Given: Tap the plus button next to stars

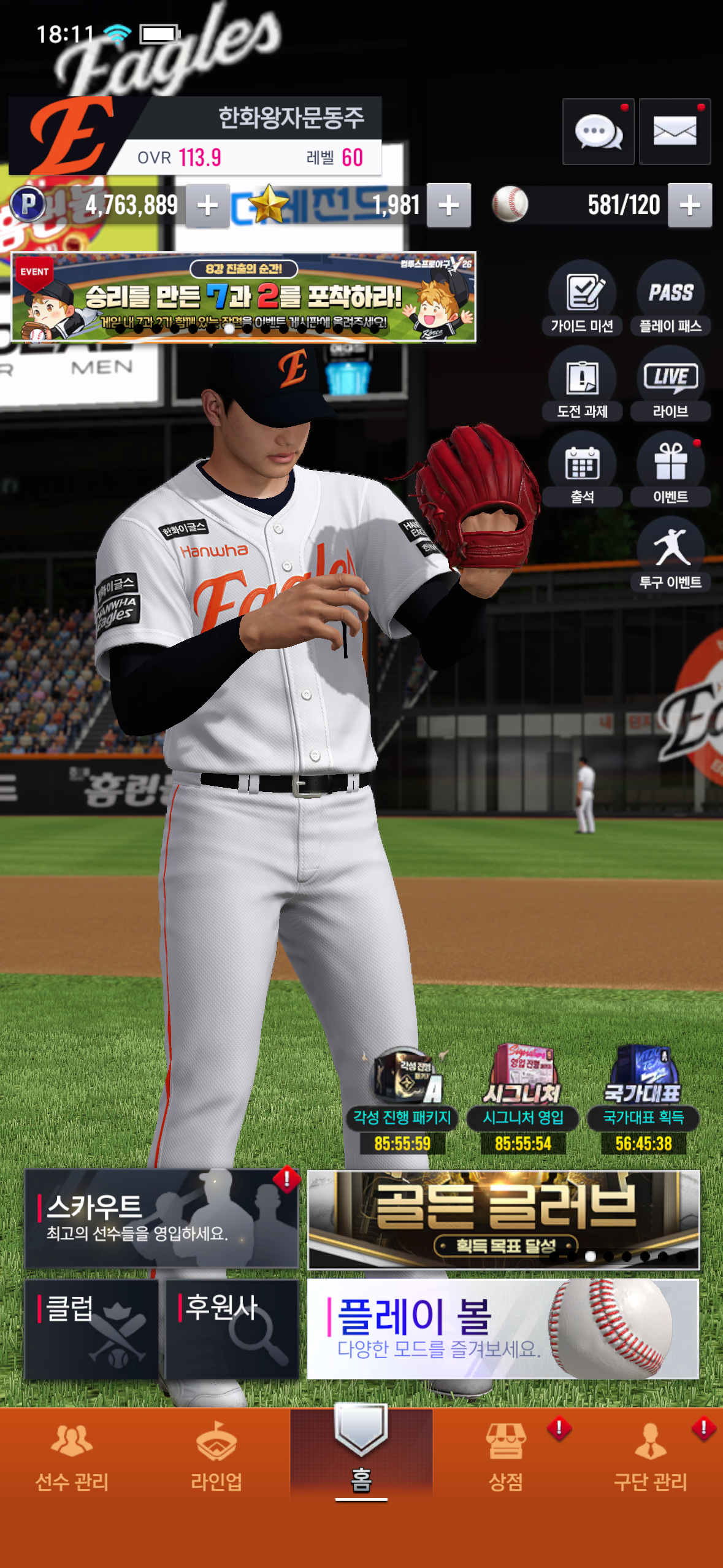Looking at the screenshot, I should (x=449, y=206).
